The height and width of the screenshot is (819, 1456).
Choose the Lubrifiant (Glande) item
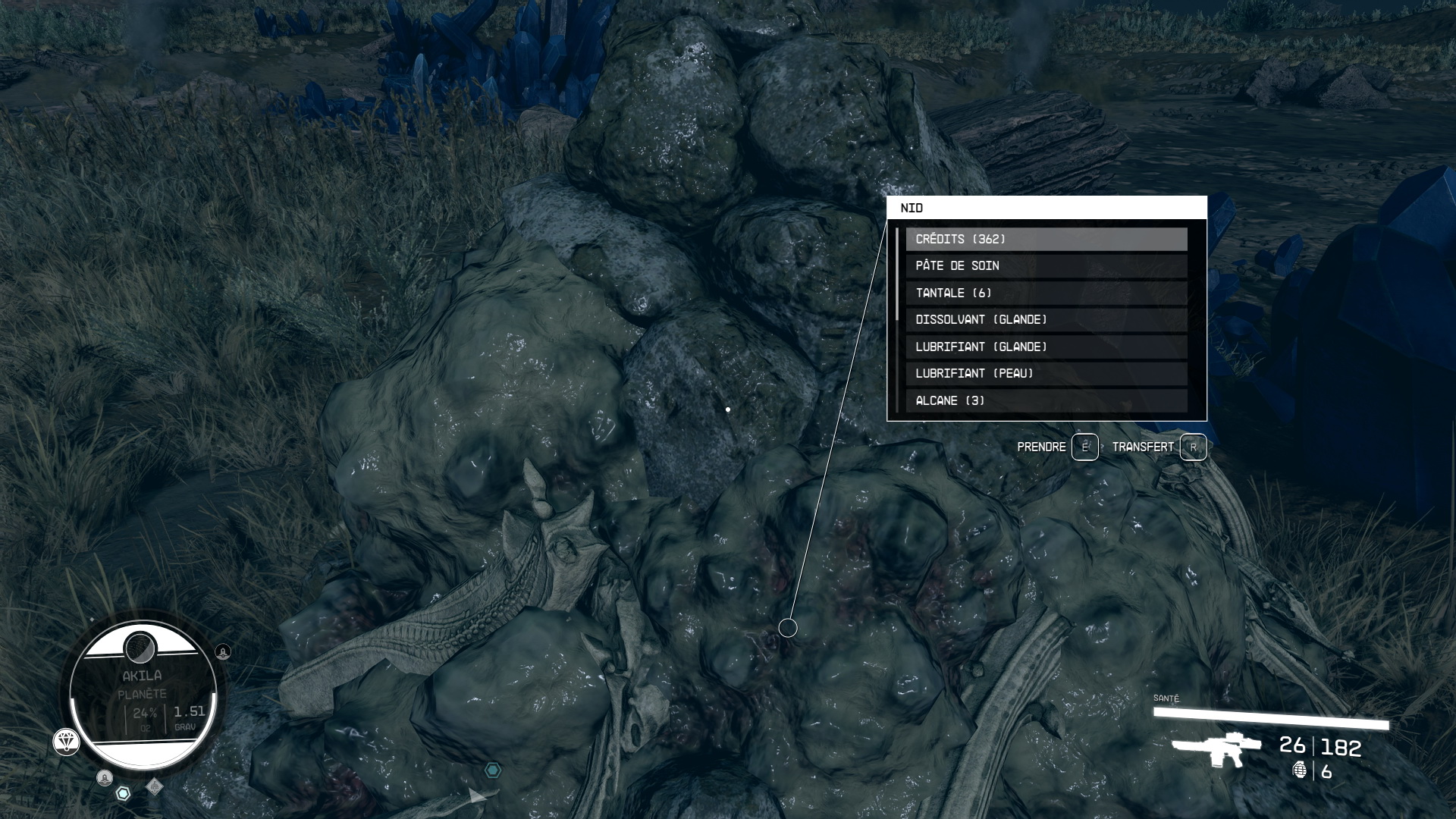pyautogui.click(x=1046, y=347)
